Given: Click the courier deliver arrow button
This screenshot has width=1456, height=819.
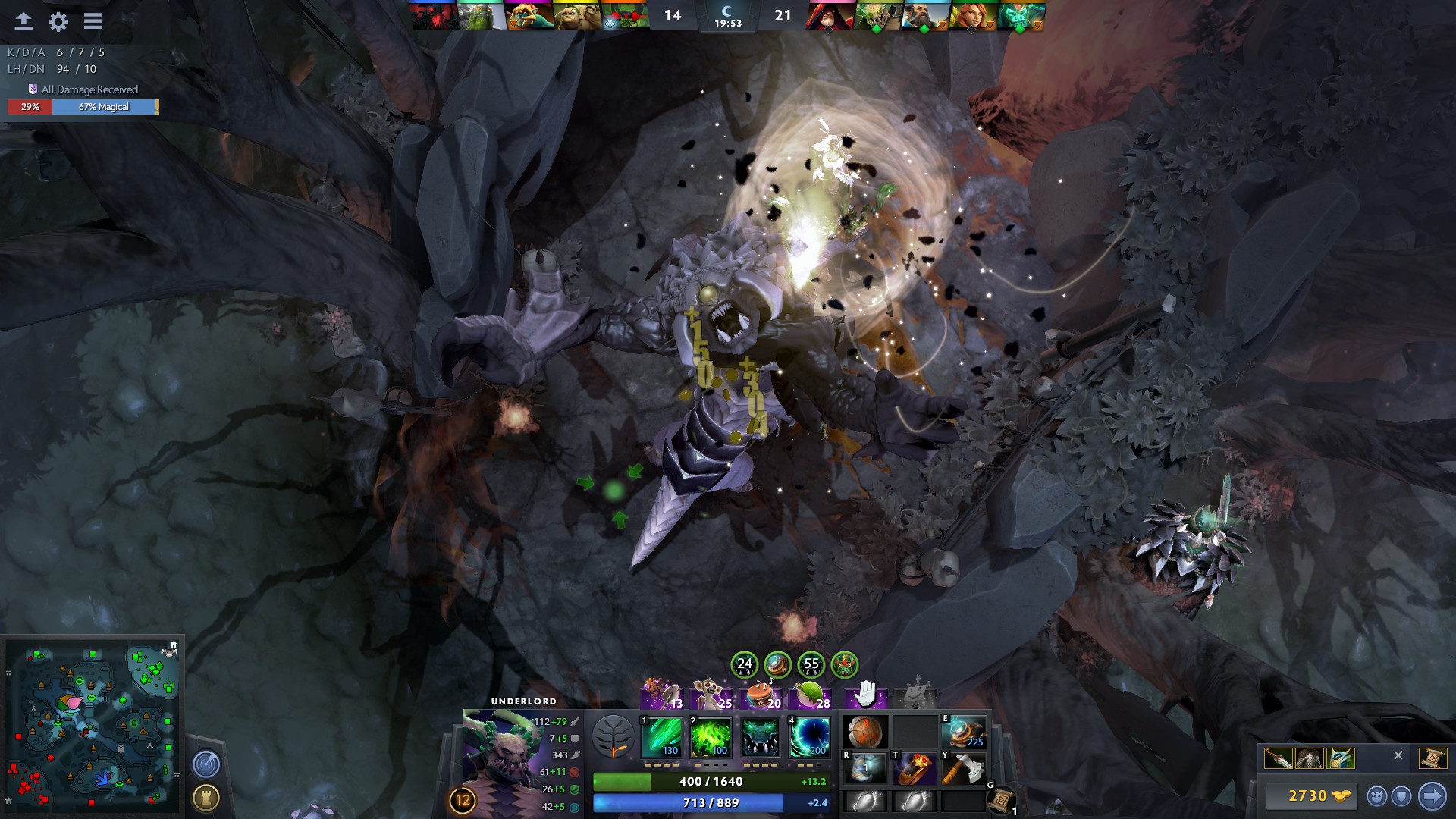Looking at the screenshot, I should click(1432, 795).
